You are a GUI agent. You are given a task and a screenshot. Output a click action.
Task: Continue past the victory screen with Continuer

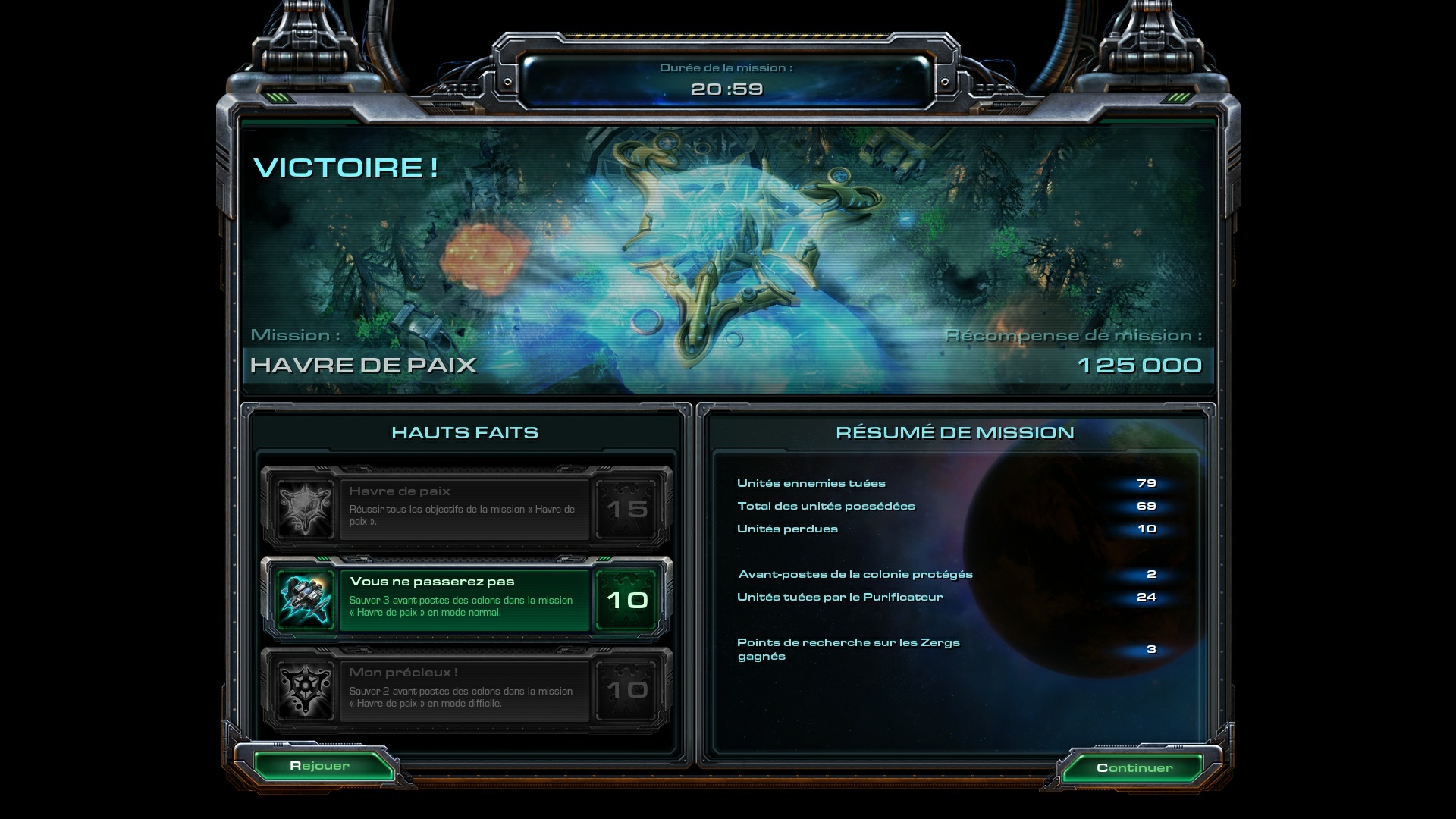click(1134, 767)
